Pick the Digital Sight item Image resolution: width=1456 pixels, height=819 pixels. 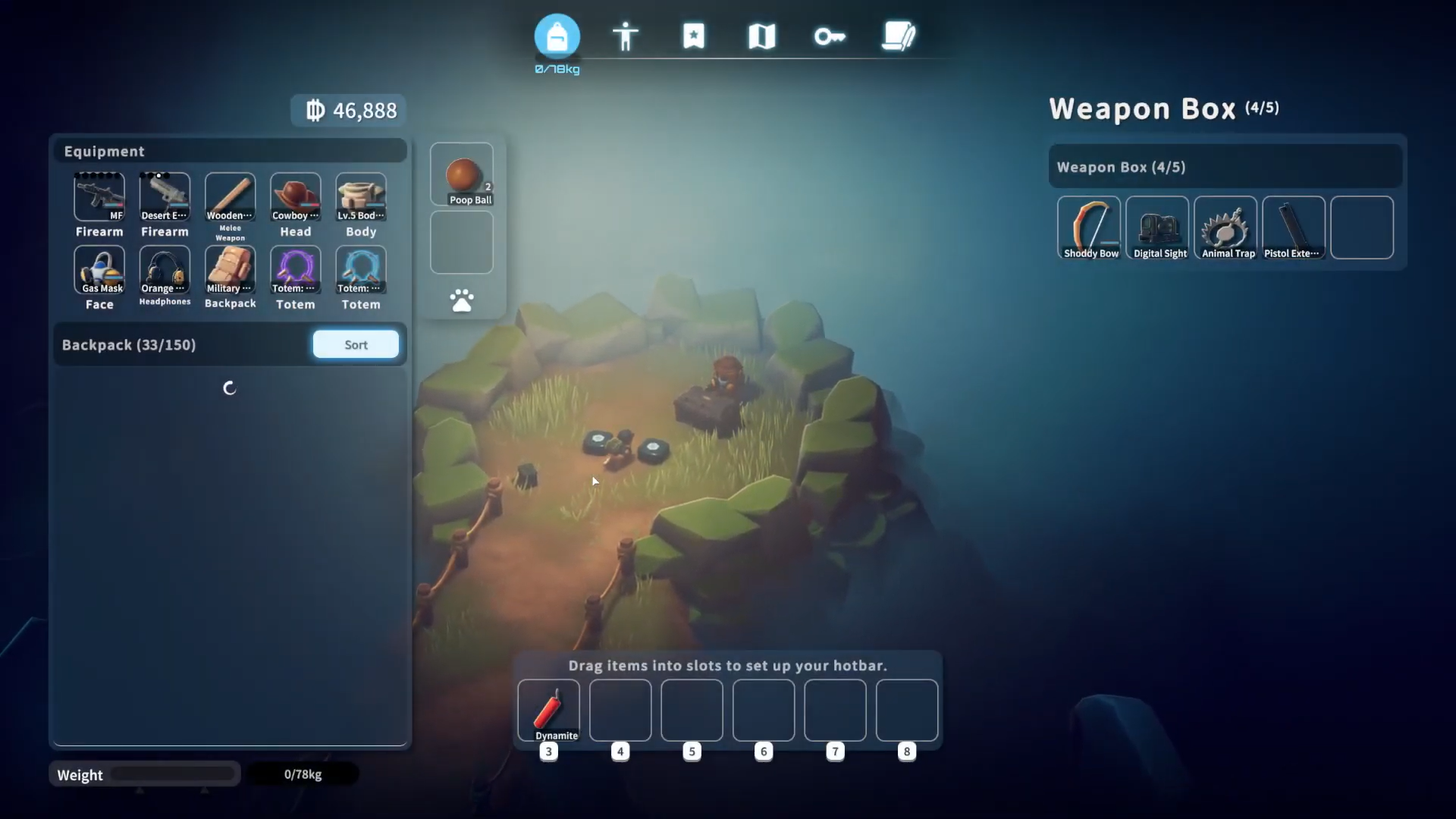point(1157,227)
